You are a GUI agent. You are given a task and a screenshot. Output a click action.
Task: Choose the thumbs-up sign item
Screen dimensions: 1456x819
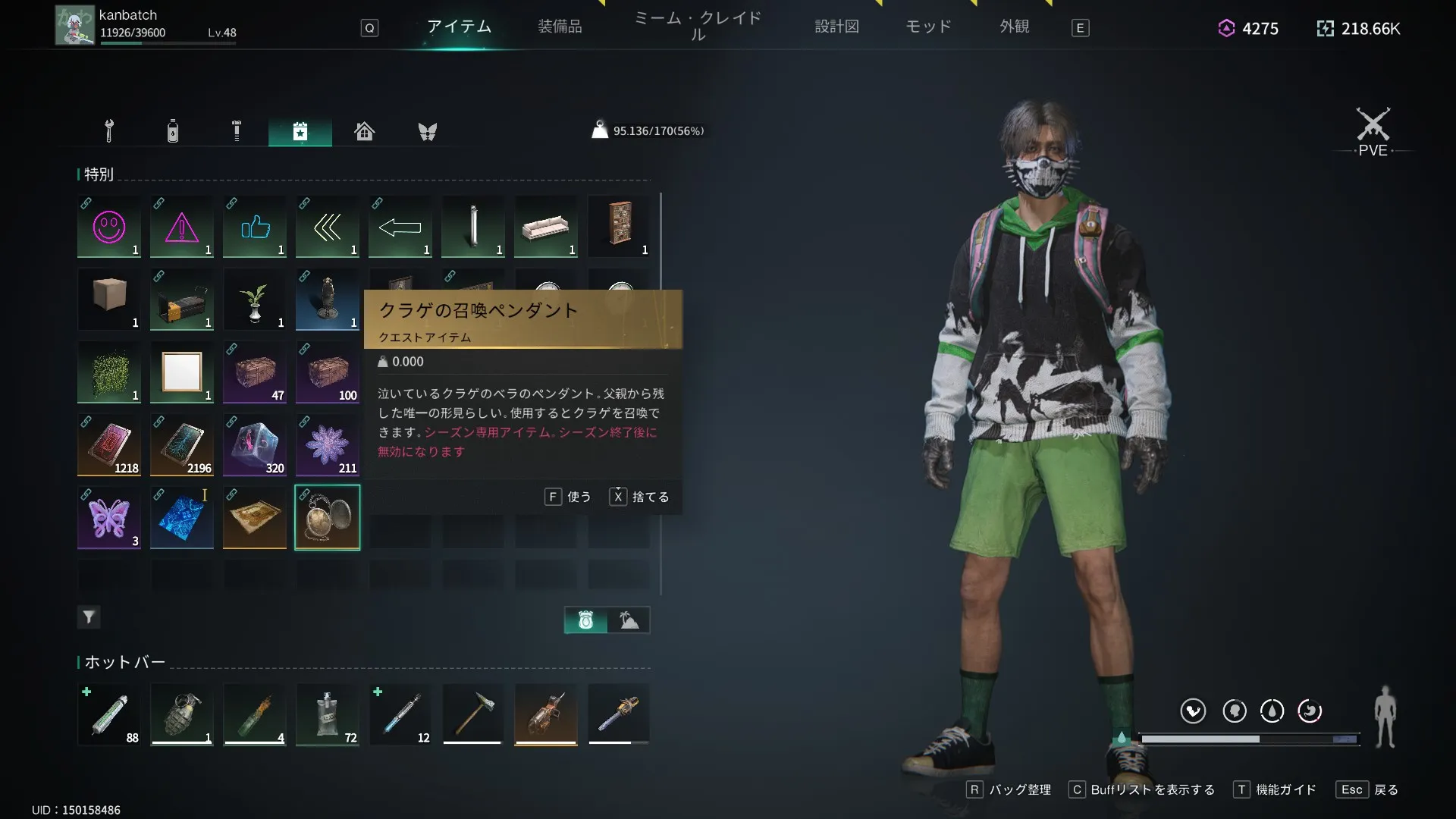point(255,227)
